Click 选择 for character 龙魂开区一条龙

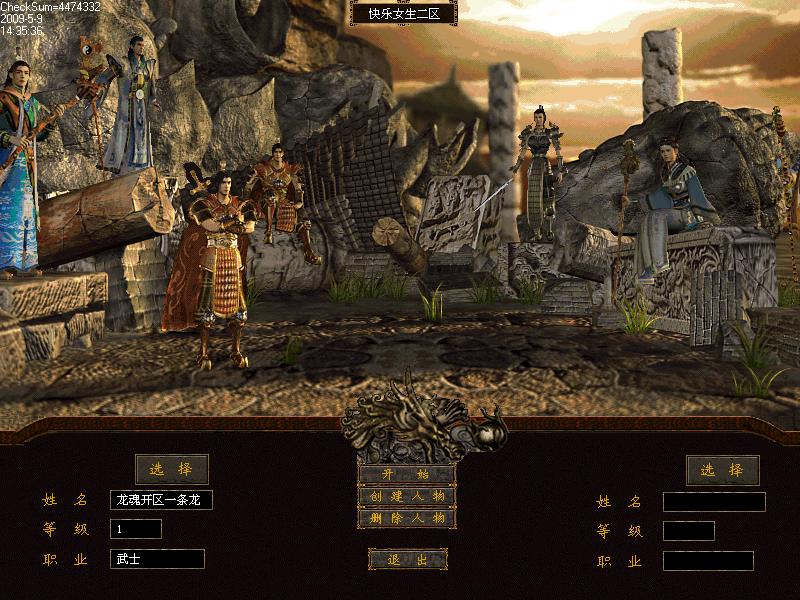coord(172,469)
